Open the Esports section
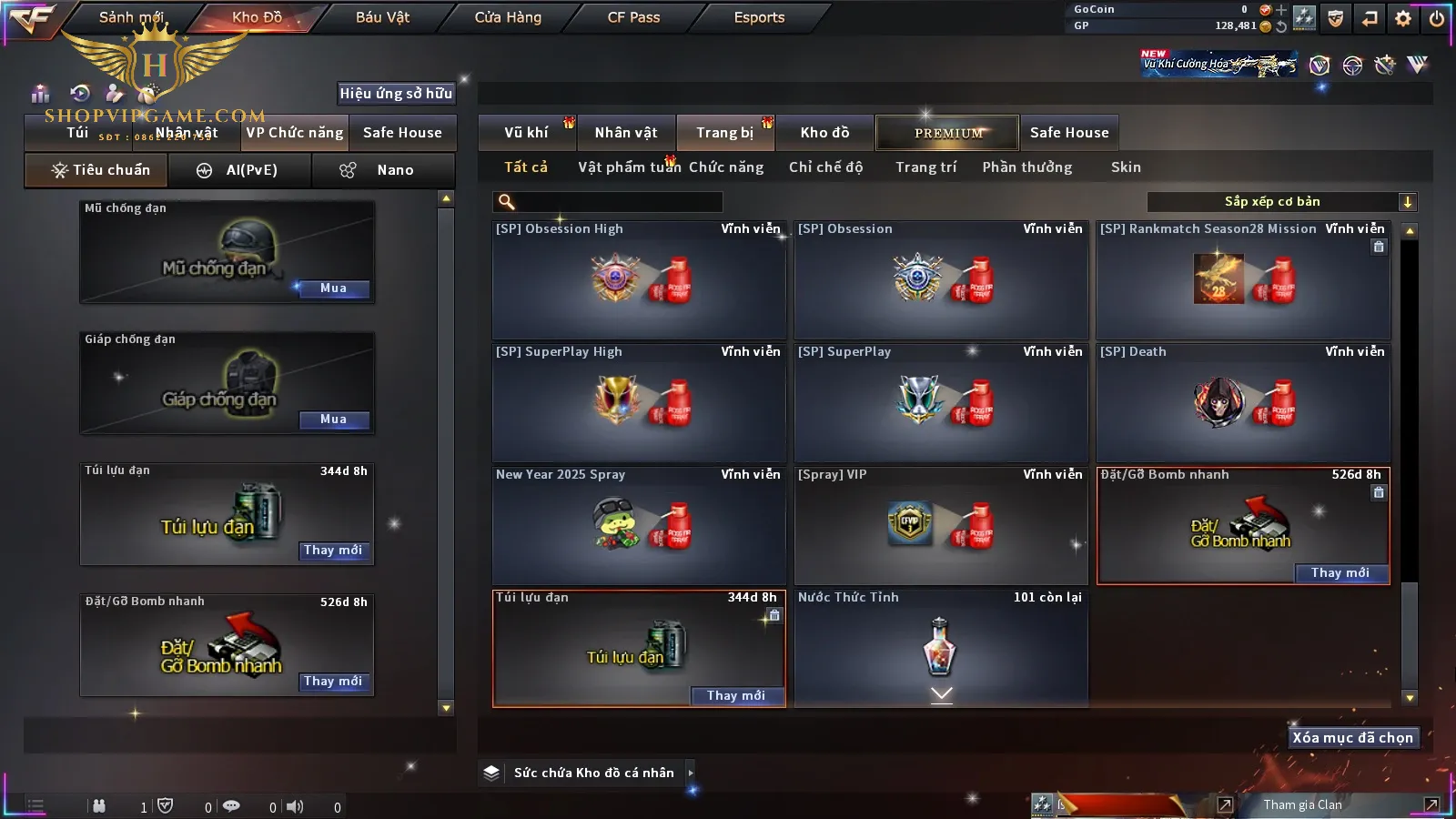The height and width of the screenshot is (819, 1456). (759, 17)
